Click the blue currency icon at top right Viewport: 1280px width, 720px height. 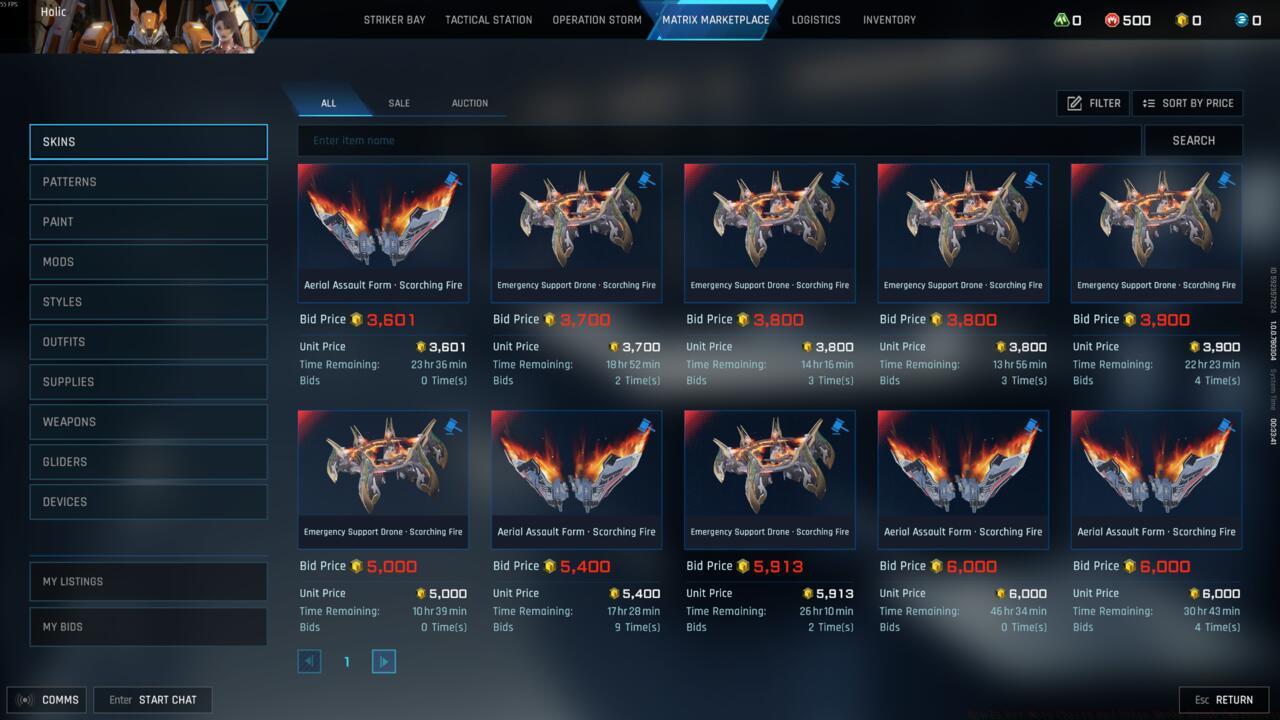tap(1240, 19)
